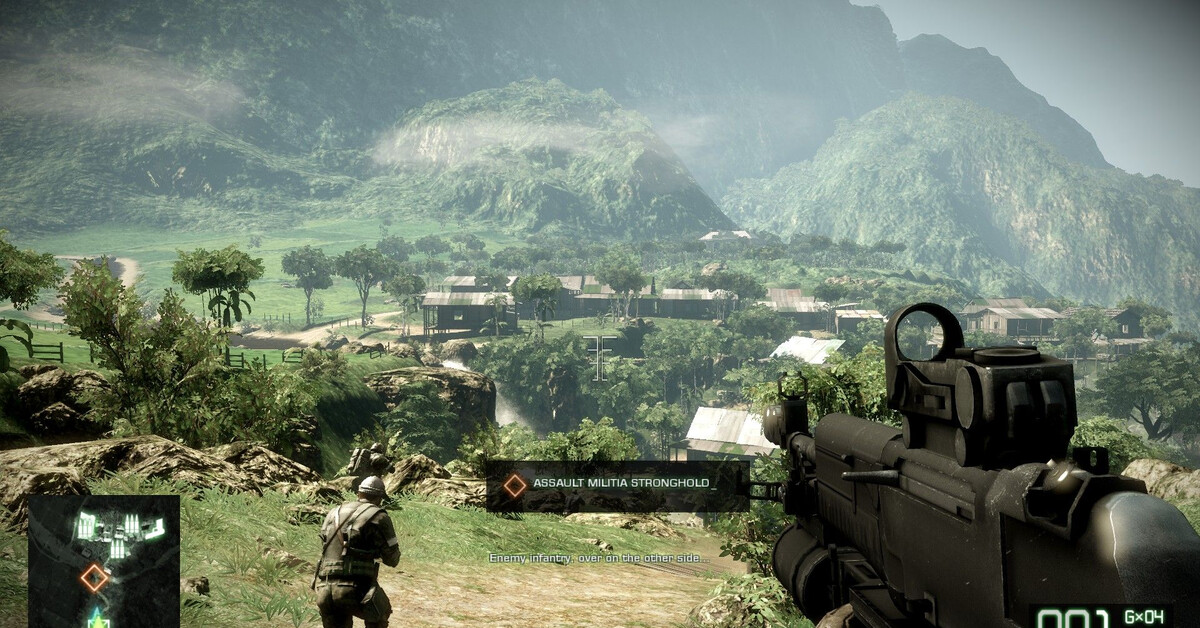This screenshot has height=628, width=1200.
Task: Click the orange diamond marker on the minimap
Action: coord(94,577)
